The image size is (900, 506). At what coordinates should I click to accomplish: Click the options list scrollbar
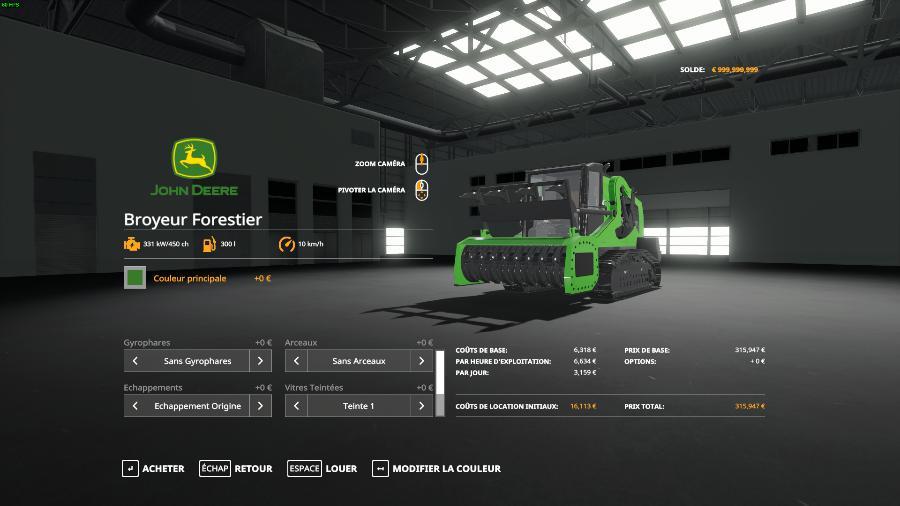click(x=439, y=382)
